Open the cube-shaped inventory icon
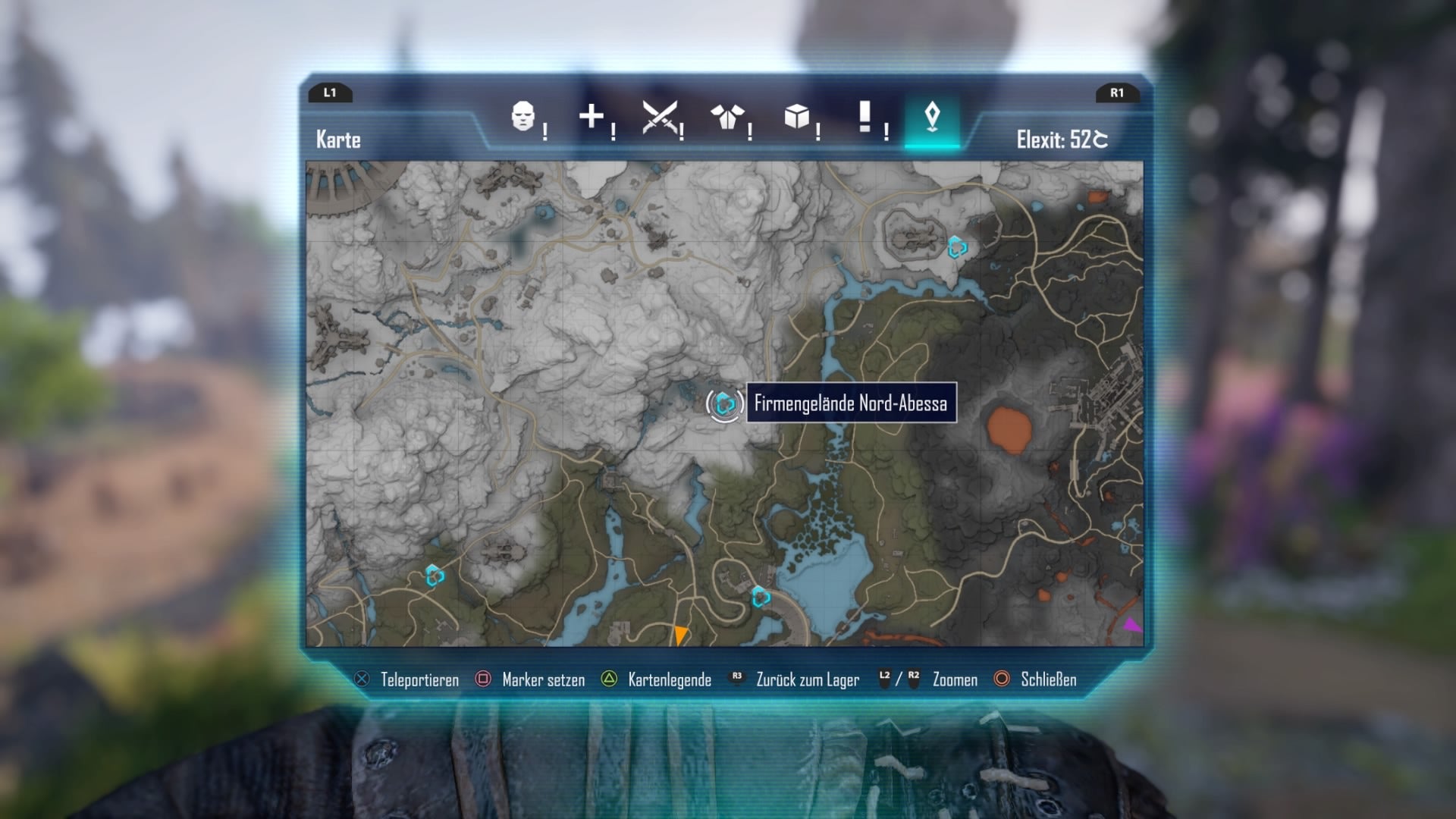 798,115
